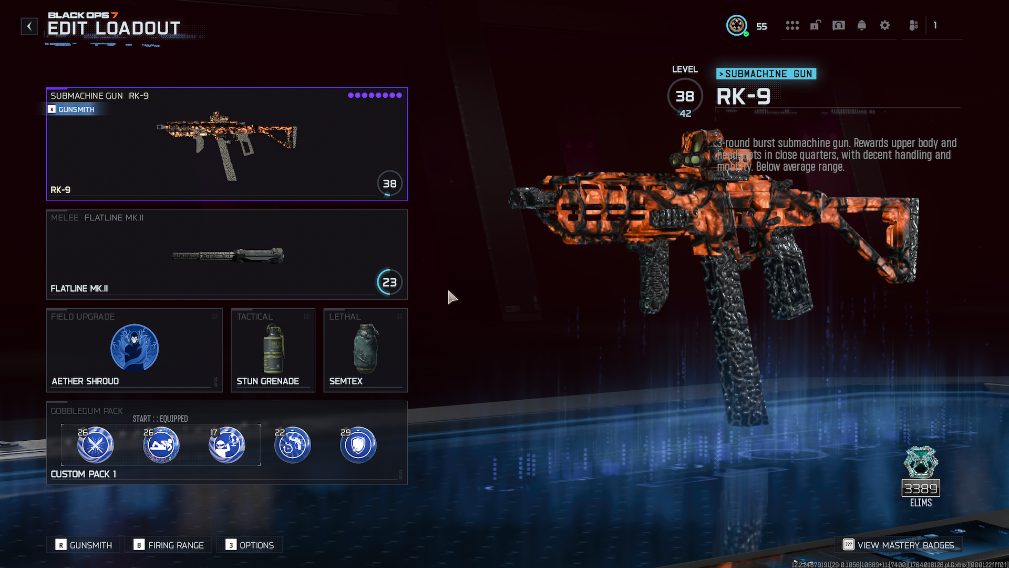The height and width of the screenshot is (568, 1009).
Task: Select the crossed swords gobblegum
Action: 96,444
